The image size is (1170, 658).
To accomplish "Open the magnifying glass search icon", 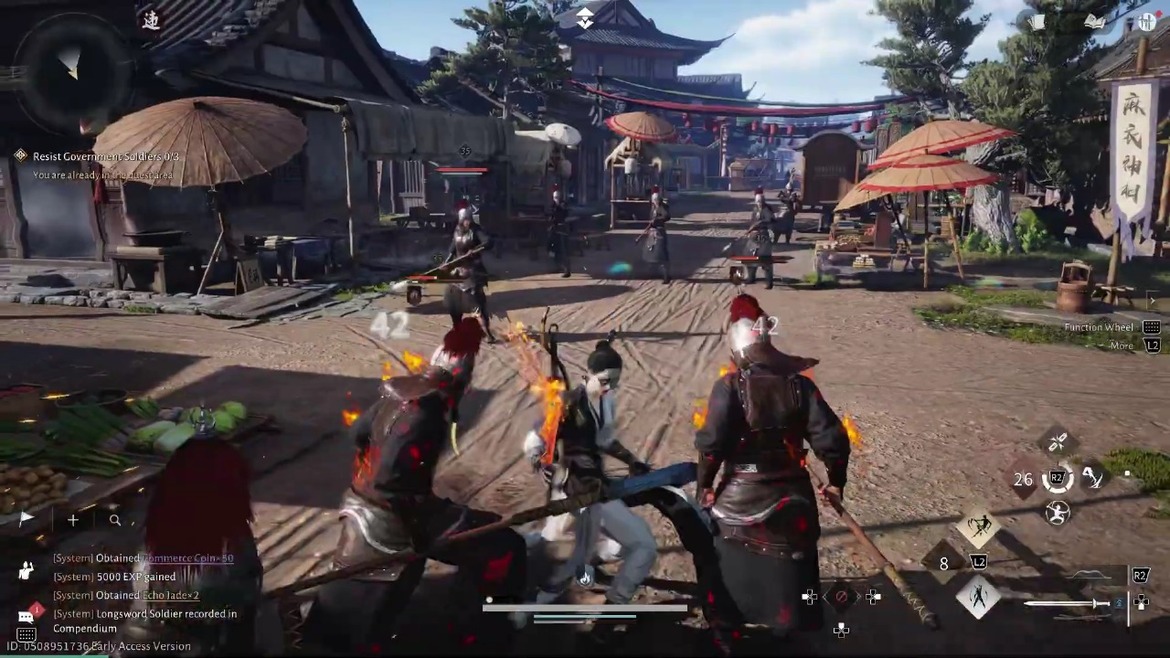I will click(115, 520).
